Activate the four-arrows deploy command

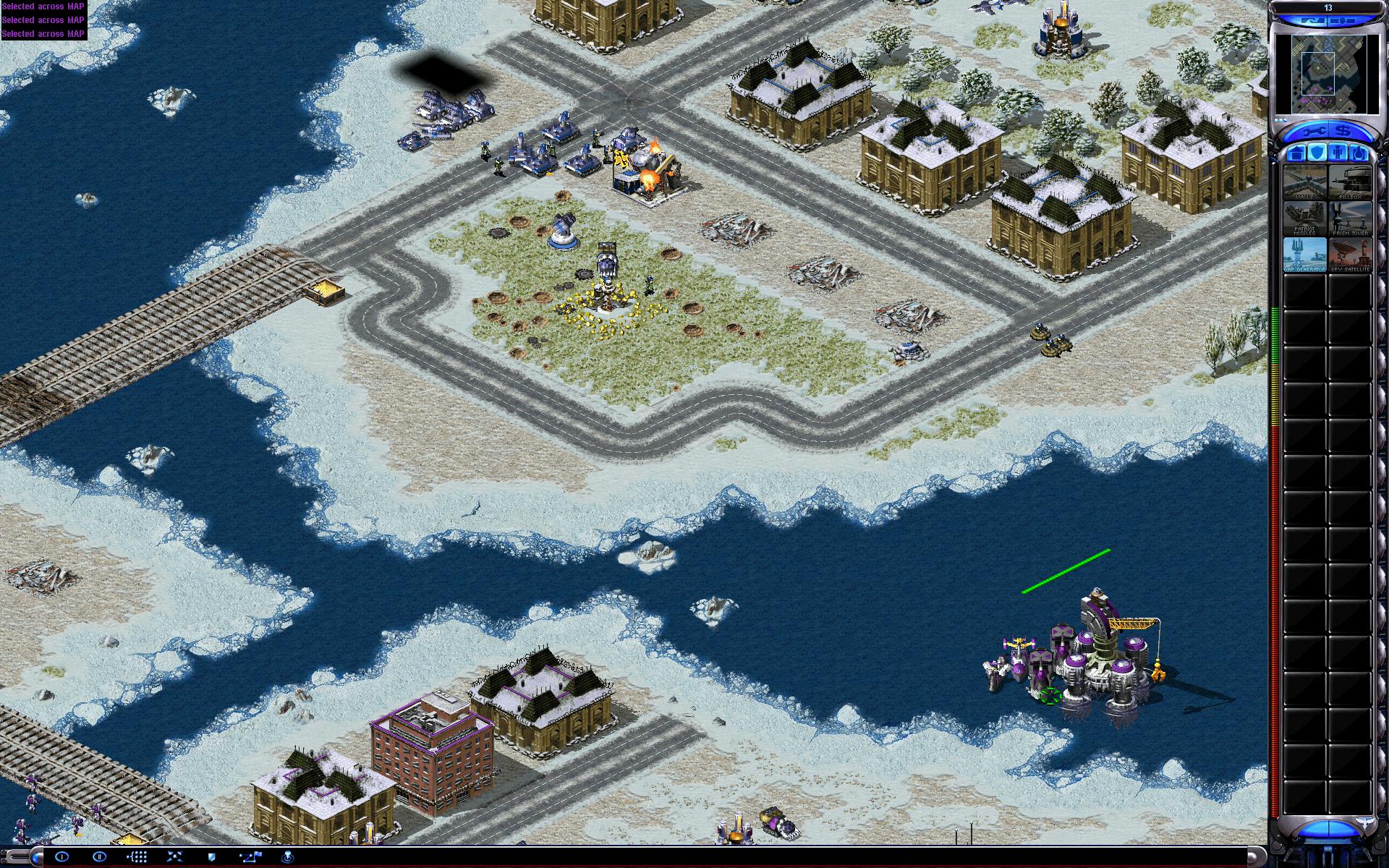(x=174, y=857)
